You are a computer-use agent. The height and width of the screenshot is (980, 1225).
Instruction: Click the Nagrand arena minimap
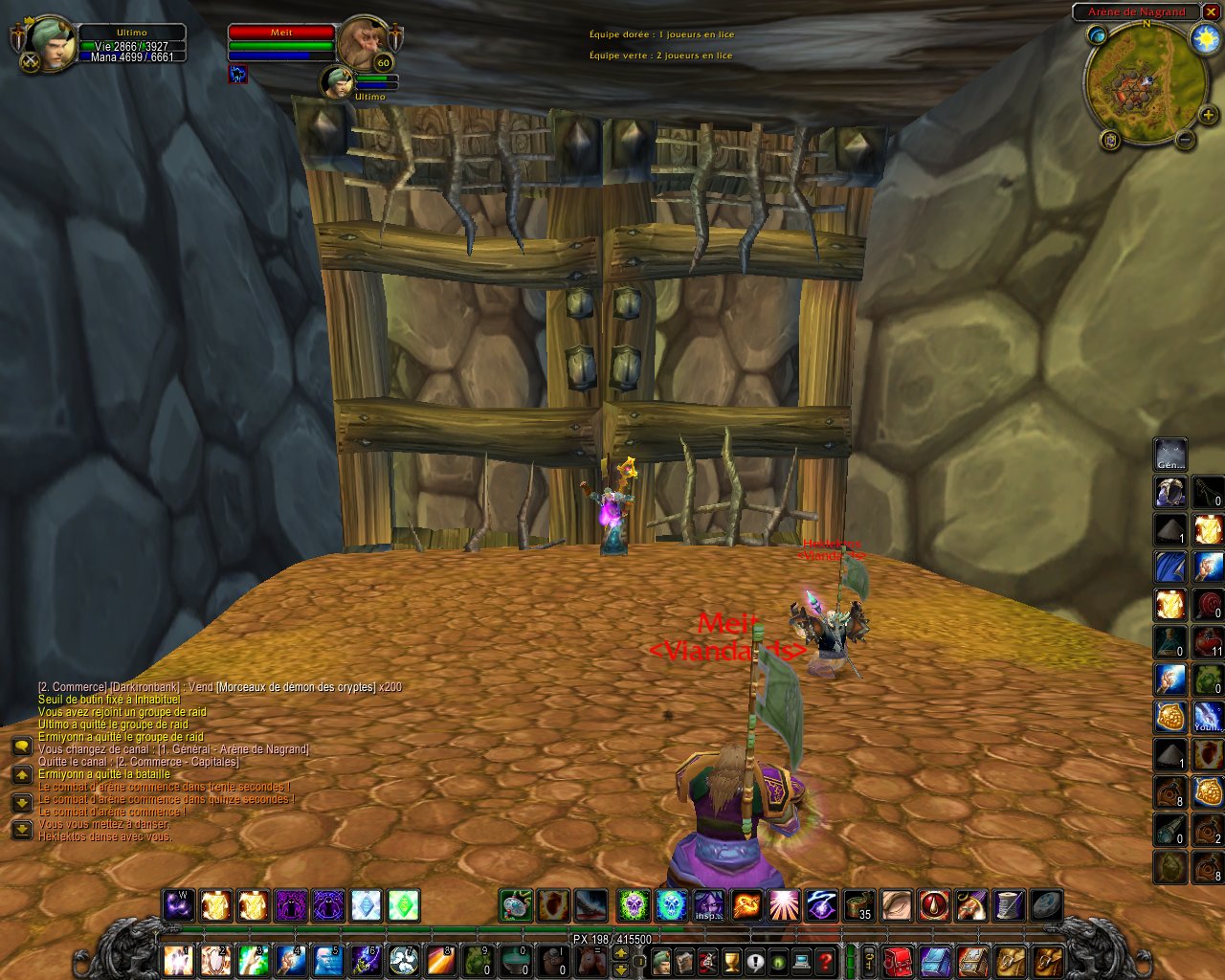click(1143, 84)
